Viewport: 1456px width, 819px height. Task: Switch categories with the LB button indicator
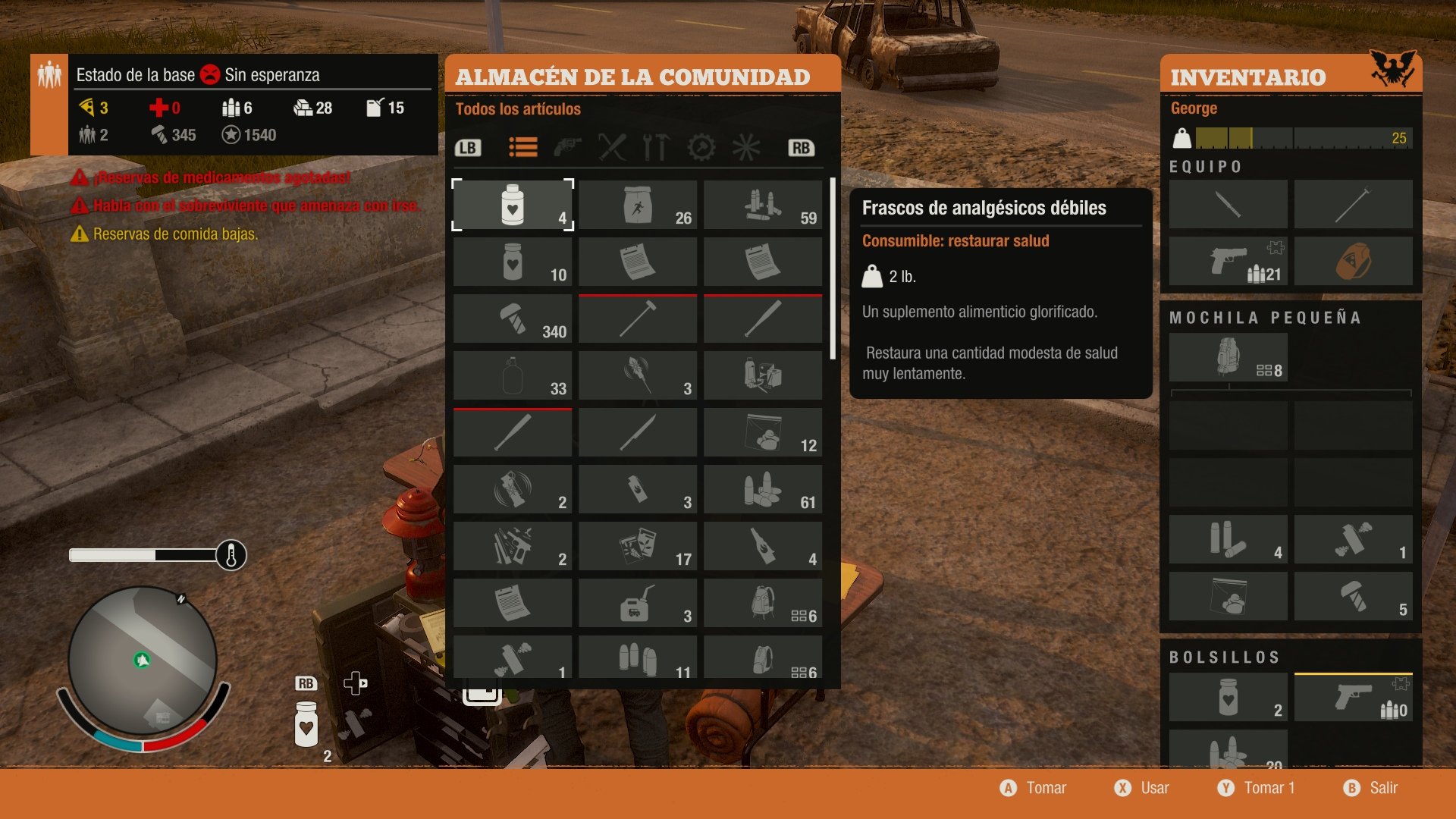[468, 148]
